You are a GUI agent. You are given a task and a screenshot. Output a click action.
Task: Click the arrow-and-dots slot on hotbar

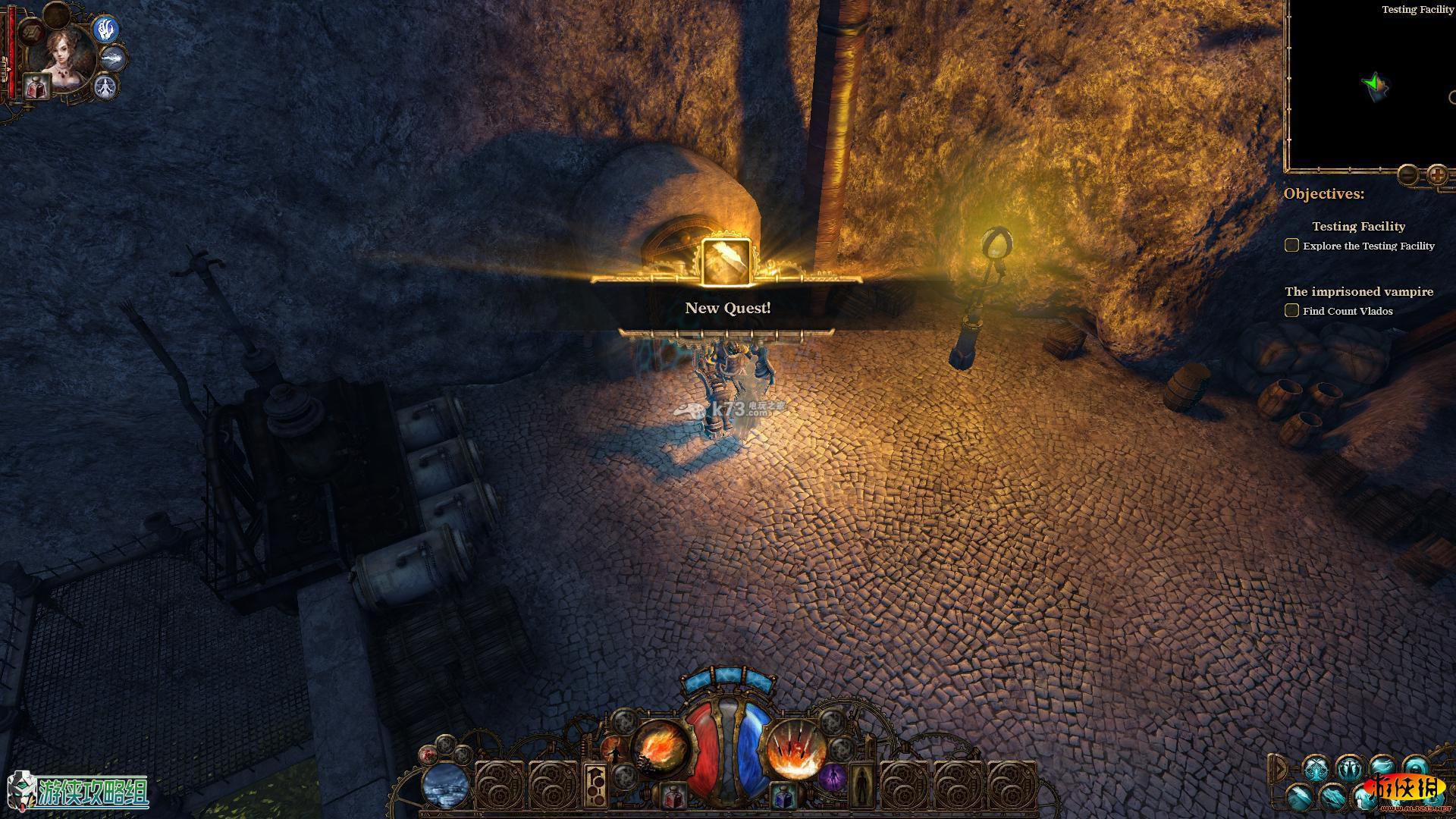595,785
